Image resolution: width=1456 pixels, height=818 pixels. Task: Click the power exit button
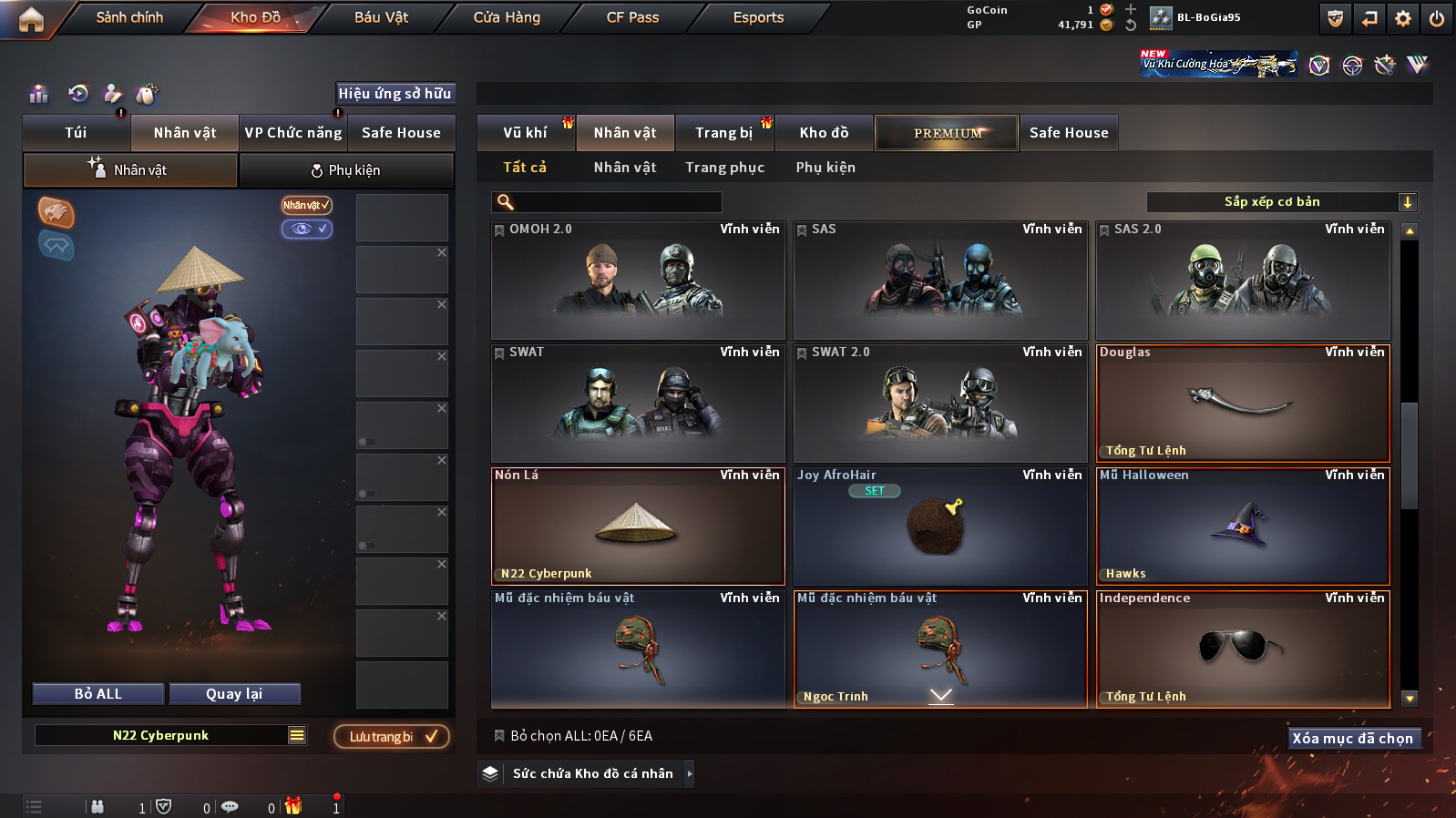pos(1437,18)
